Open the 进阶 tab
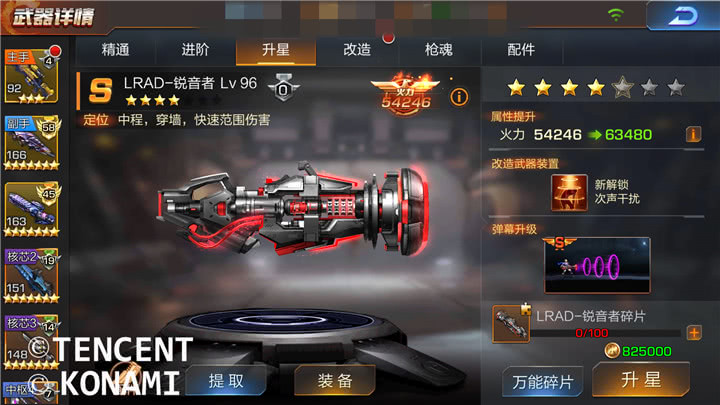 (196, 49)
